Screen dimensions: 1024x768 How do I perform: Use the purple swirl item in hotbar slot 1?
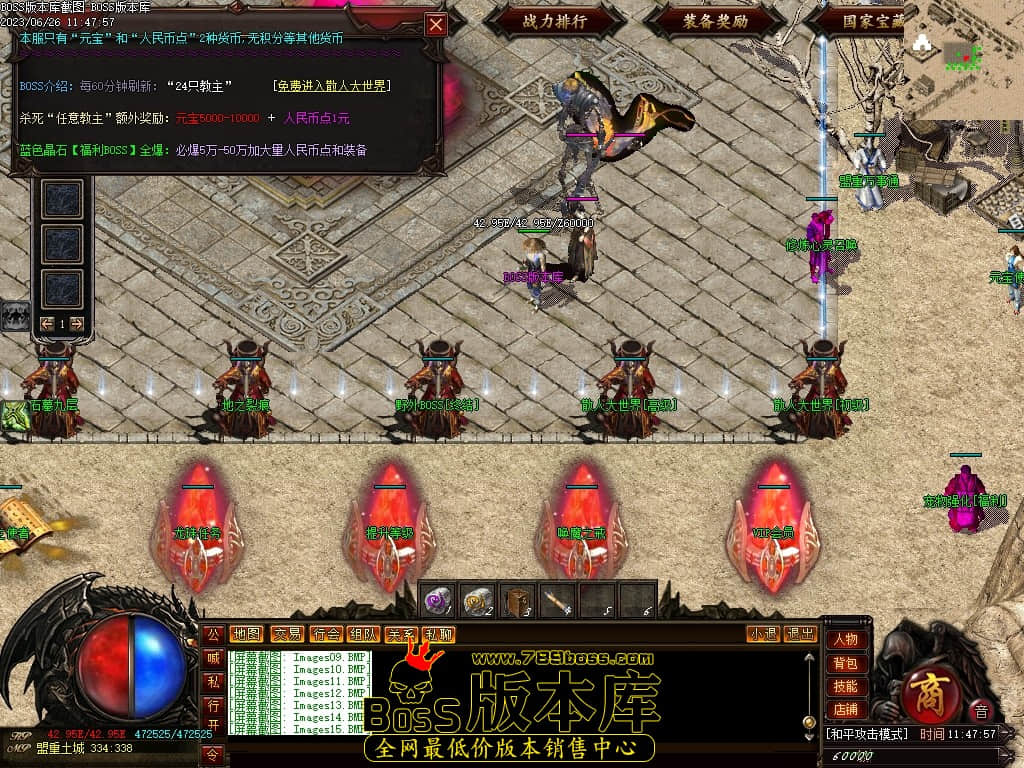click(436, 600)
